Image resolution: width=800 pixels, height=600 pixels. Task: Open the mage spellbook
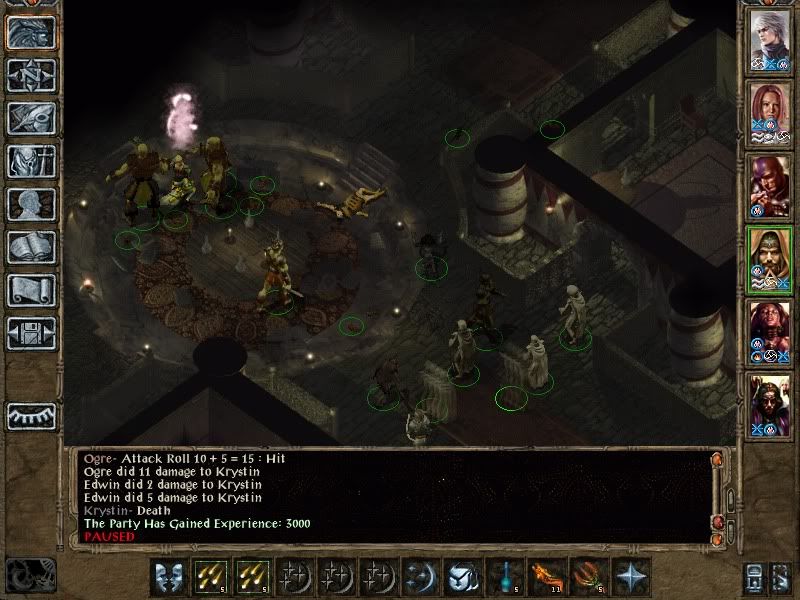(31, 247)
